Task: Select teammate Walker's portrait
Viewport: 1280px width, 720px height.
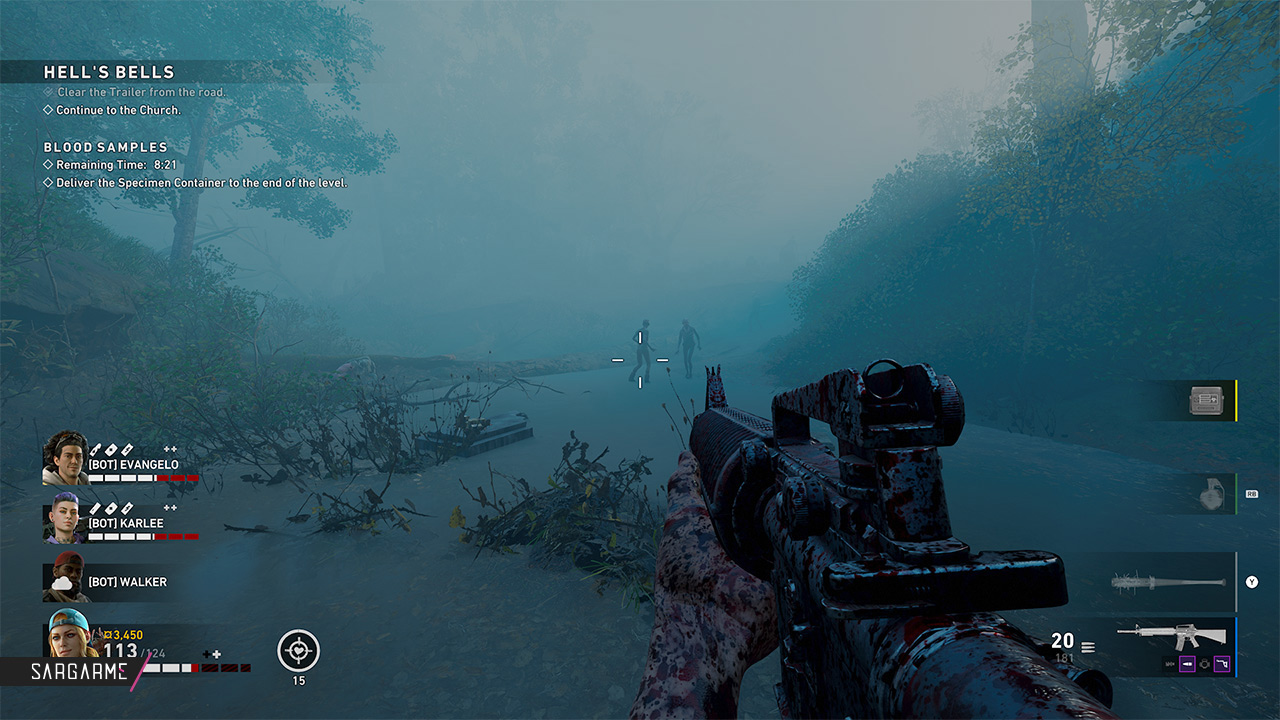Action: 65,580
